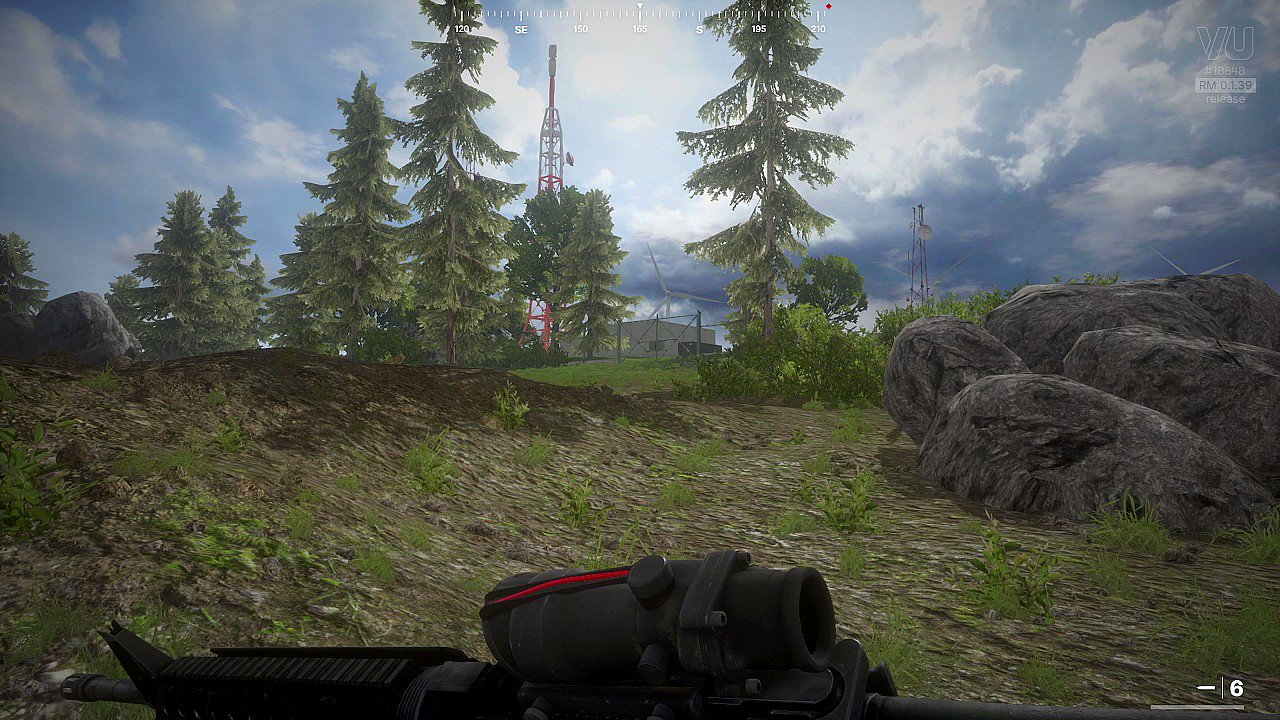This screenshot has width=1280, height=720.
Task: Expand the S heading marker on the compass
Action: pyautogui.click(x=699, y=29)
